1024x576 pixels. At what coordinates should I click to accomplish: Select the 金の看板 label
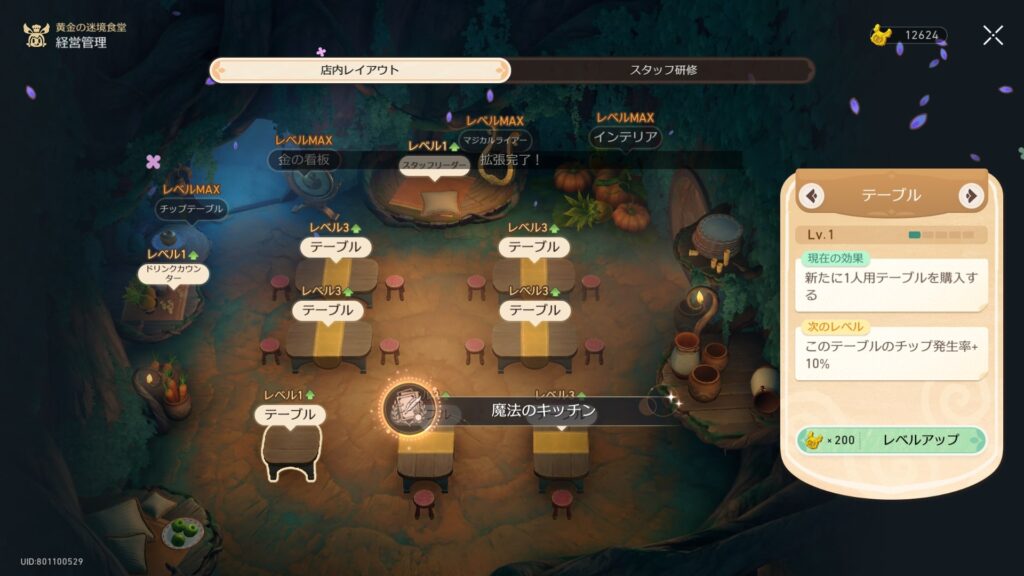305,160
